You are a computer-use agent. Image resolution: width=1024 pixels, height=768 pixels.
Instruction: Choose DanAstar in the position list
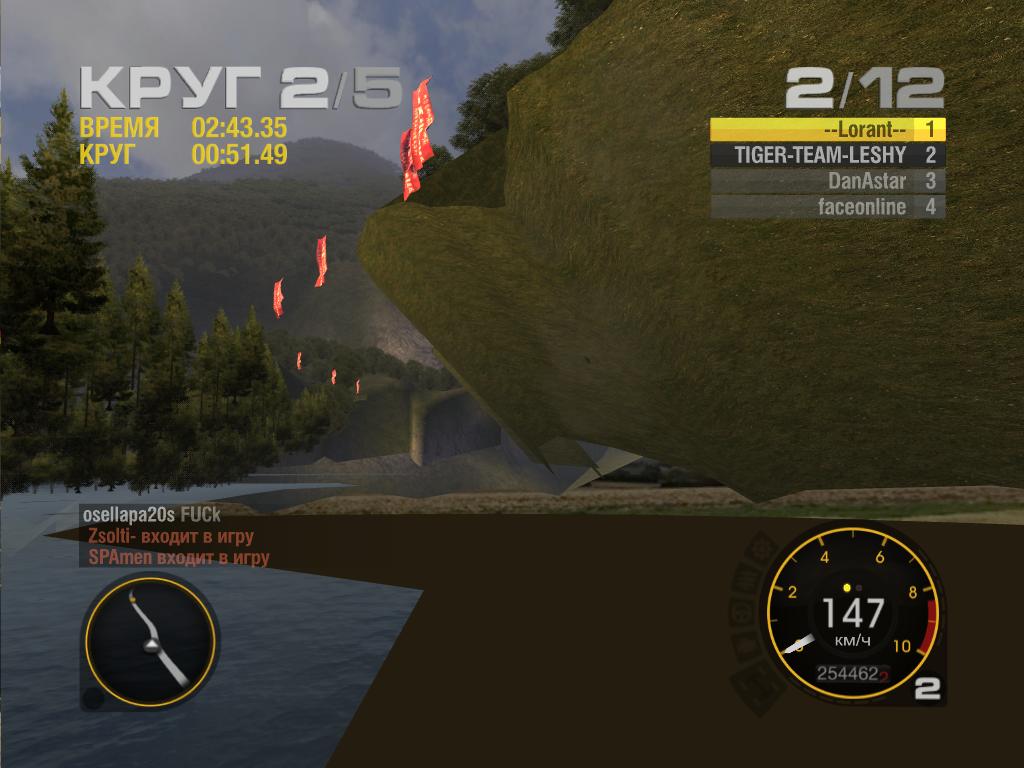click(826, 181)
